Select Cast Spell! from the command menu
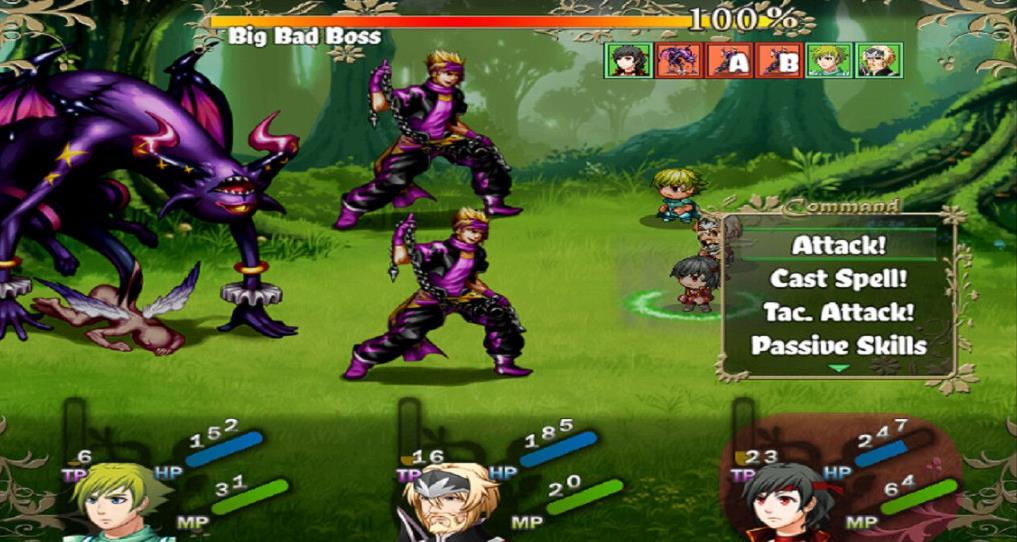 pyautogui.click(x=838, y=279)
